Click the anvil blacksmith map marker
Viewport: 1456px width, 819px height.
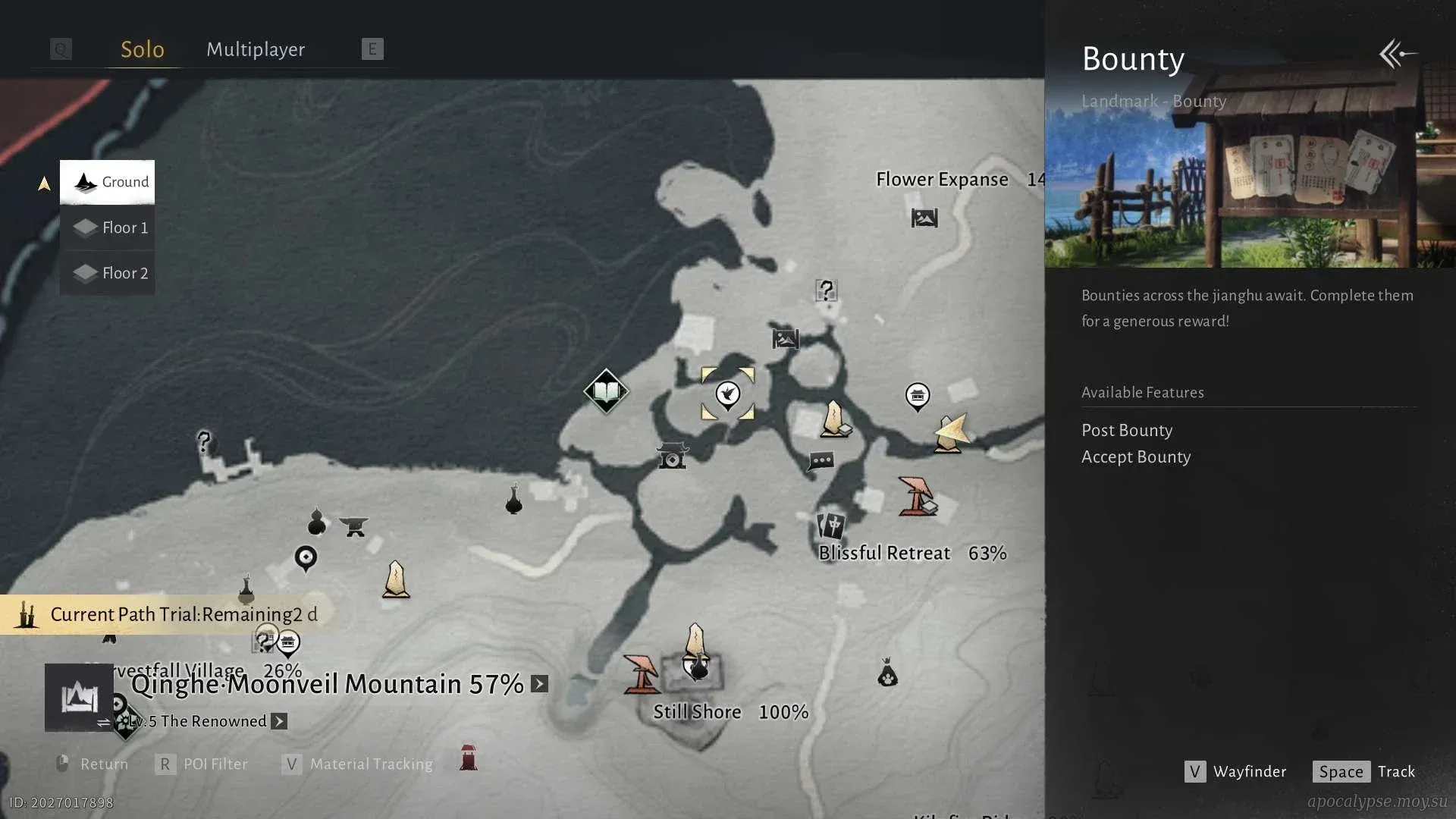point(353,526)
